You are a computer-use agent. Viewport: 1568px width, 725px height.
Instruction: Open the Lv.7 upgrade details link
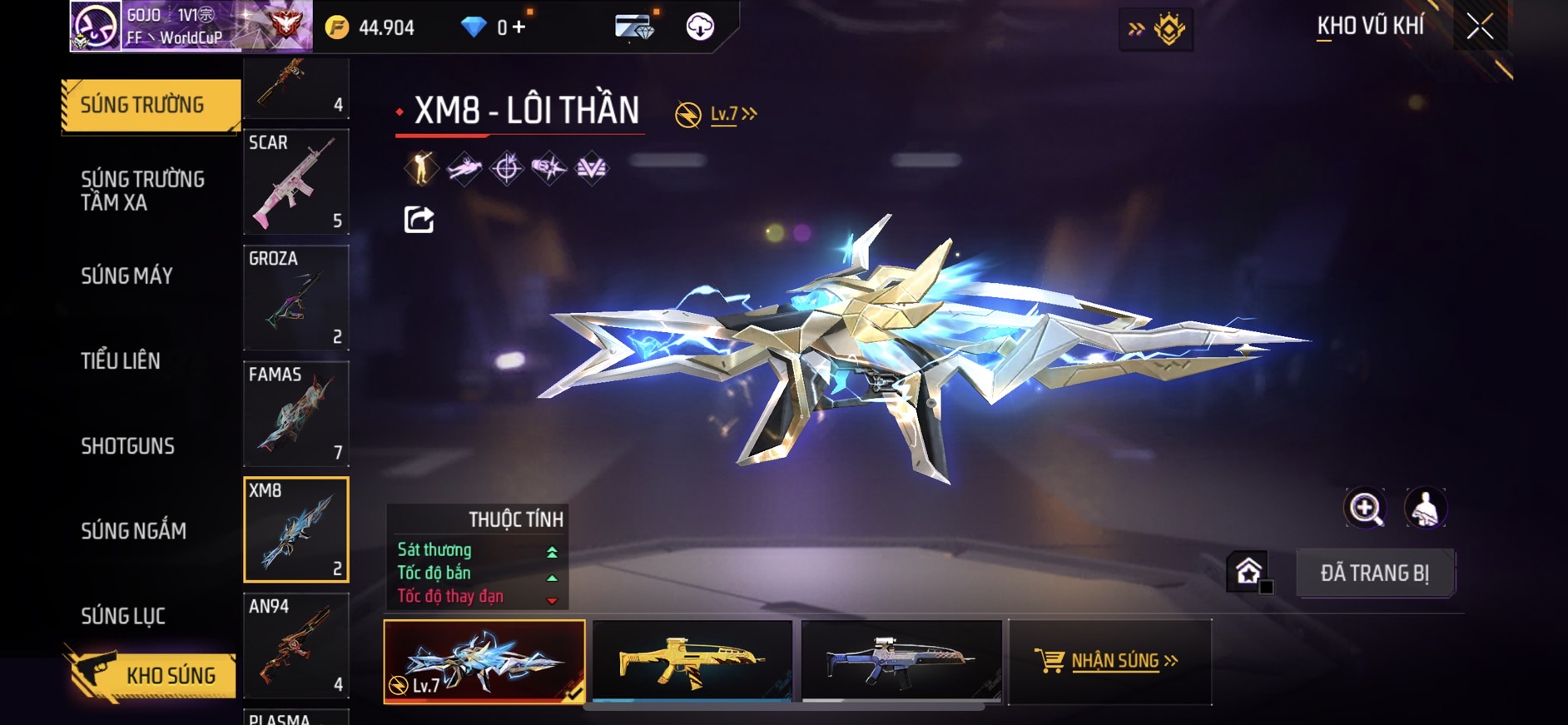[x=732, y=114]
